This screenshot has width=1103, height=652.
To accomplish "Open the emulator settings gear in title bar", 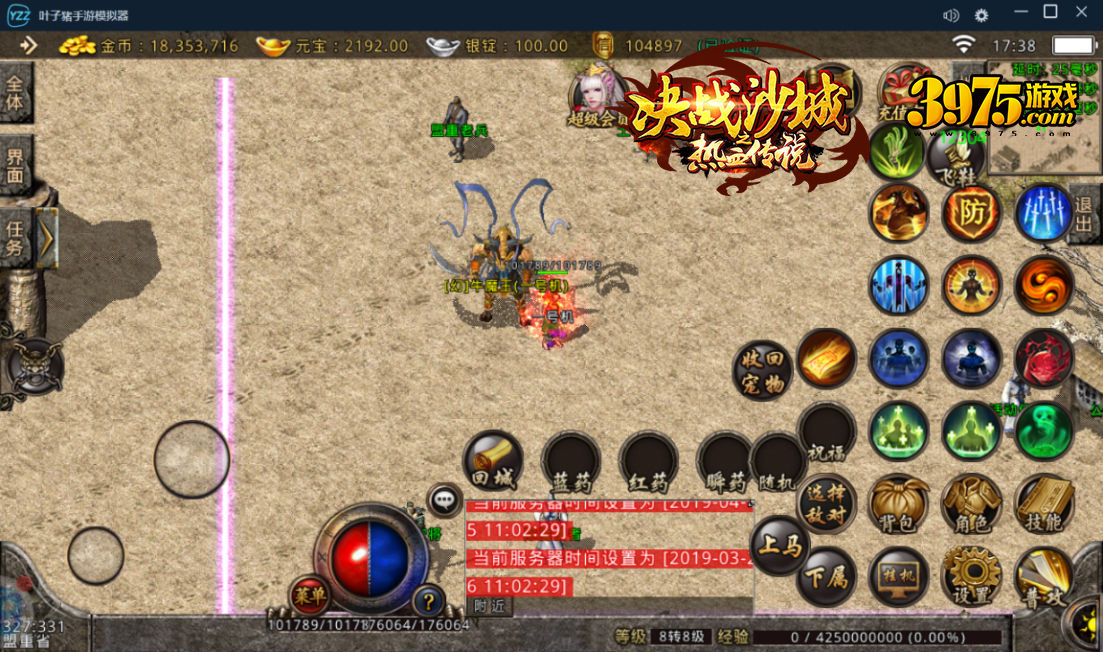I will pos(981,15).
